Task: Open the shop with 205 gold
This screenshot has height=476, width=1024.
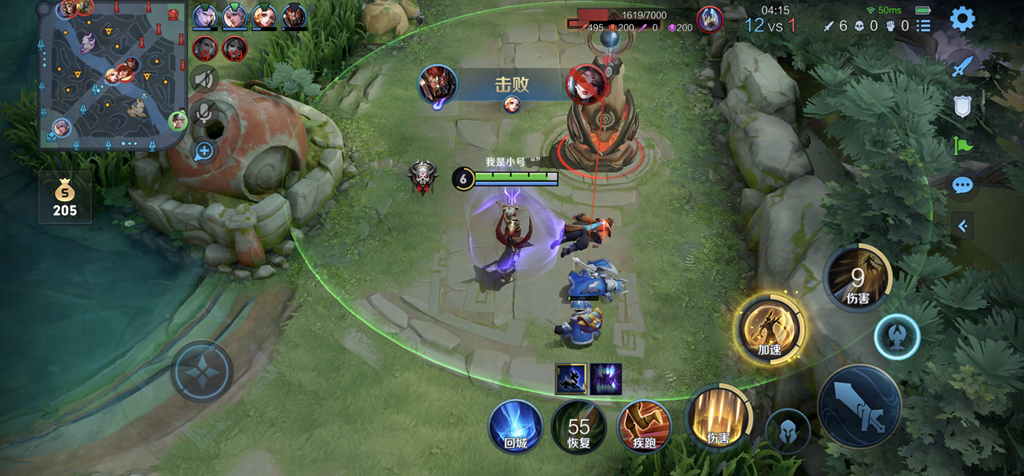Action: (65, 196)
